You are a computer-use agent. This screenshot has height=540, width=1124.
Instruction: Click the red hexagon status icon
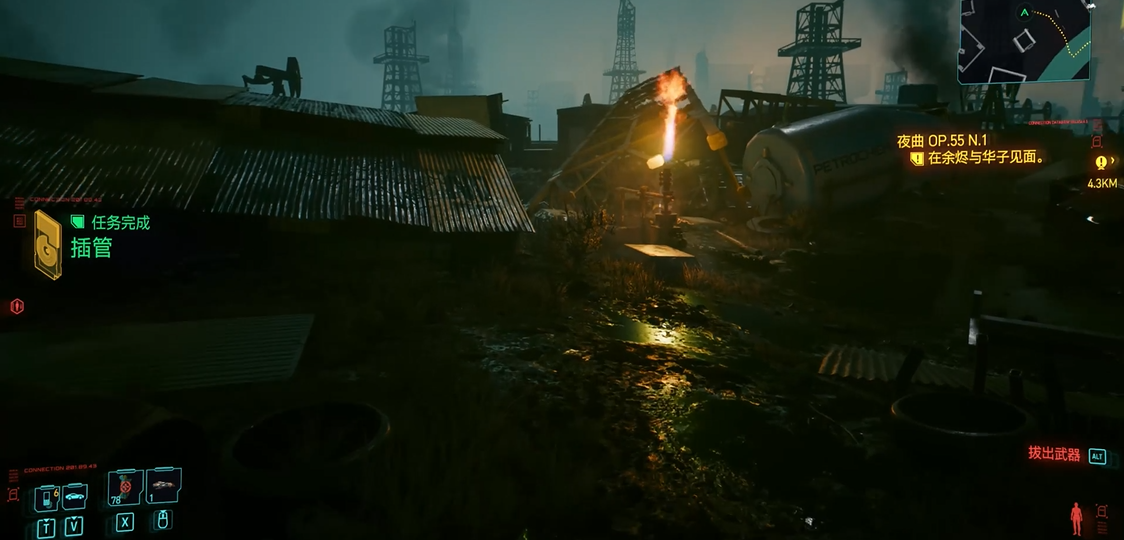[16, 306]
